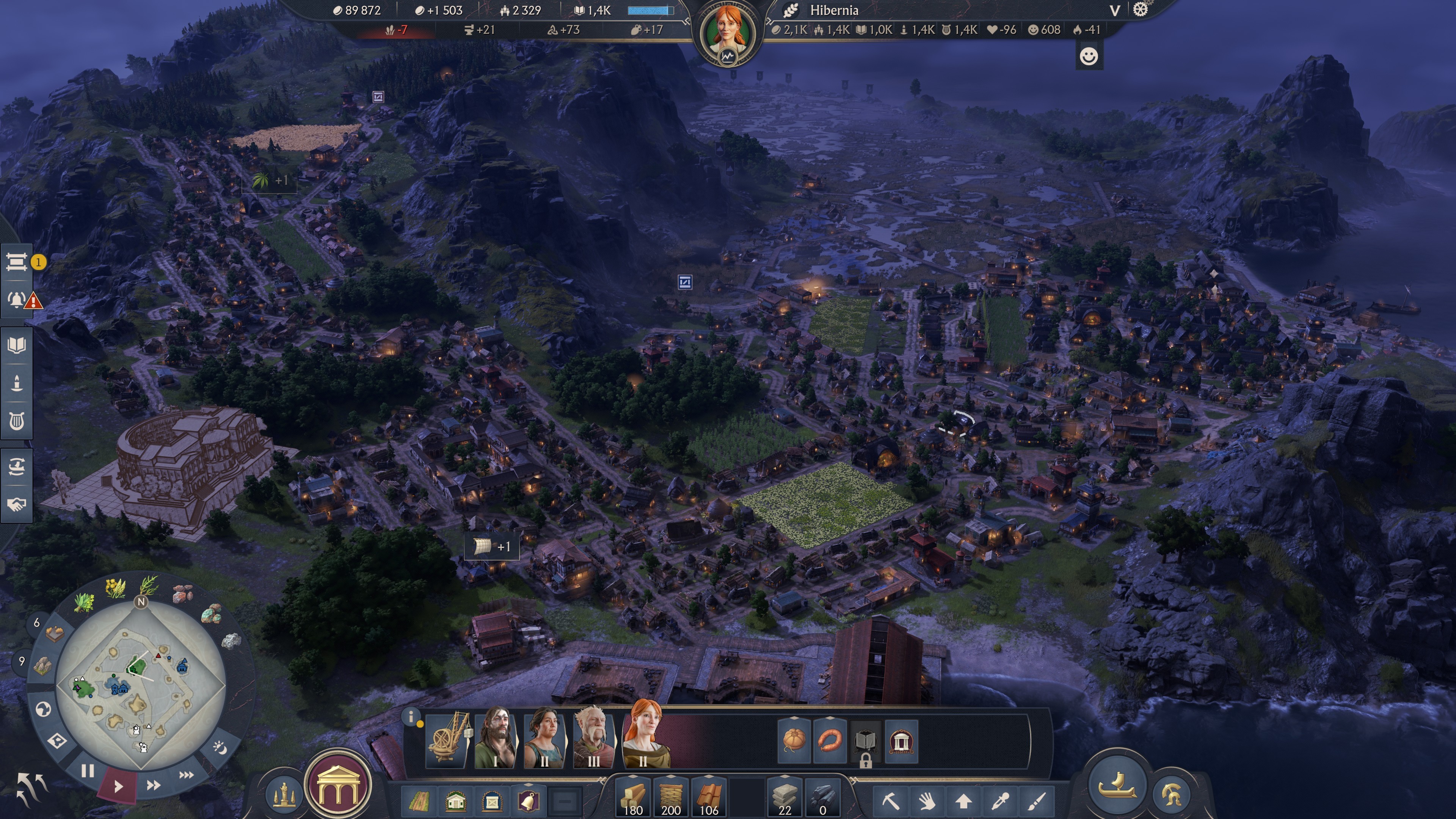Image resolution: width=1456 pixels, height=819 pixels.
Task: Set game speed to double fast-forward
Action: [153, 784]
